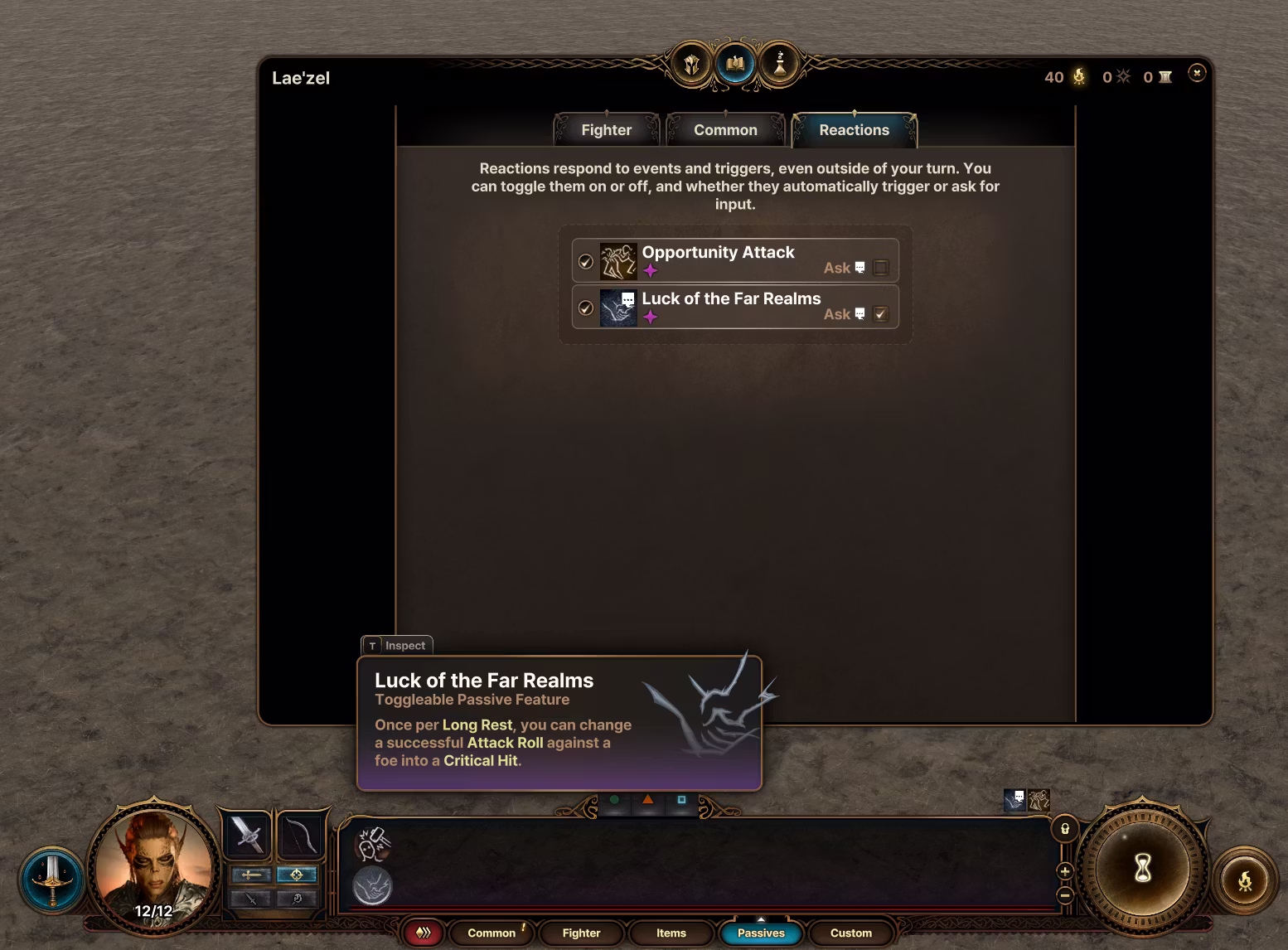The height and width of the screenshot is (950, 1288).
Task: Select the open spellbook panel icon
Action: 735,64
